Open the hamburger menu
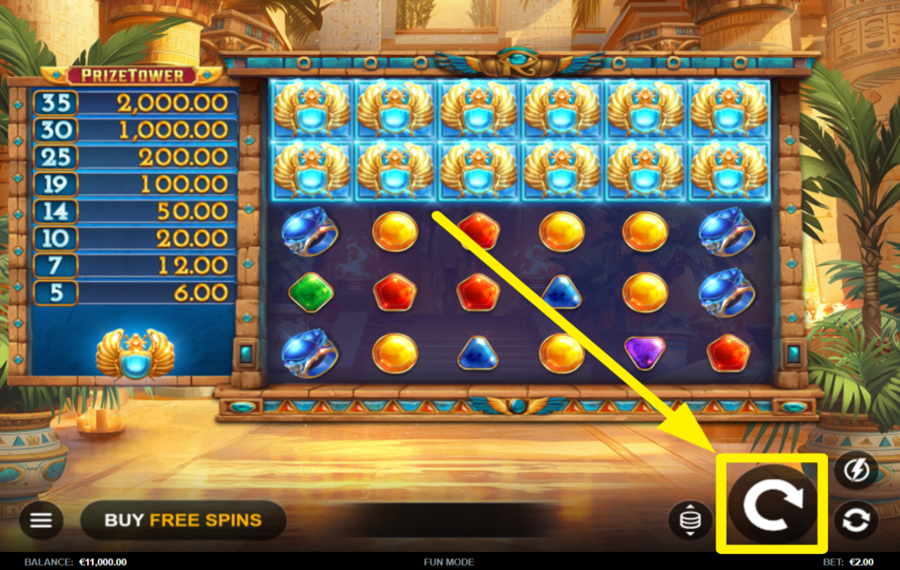 coord(41,520)
